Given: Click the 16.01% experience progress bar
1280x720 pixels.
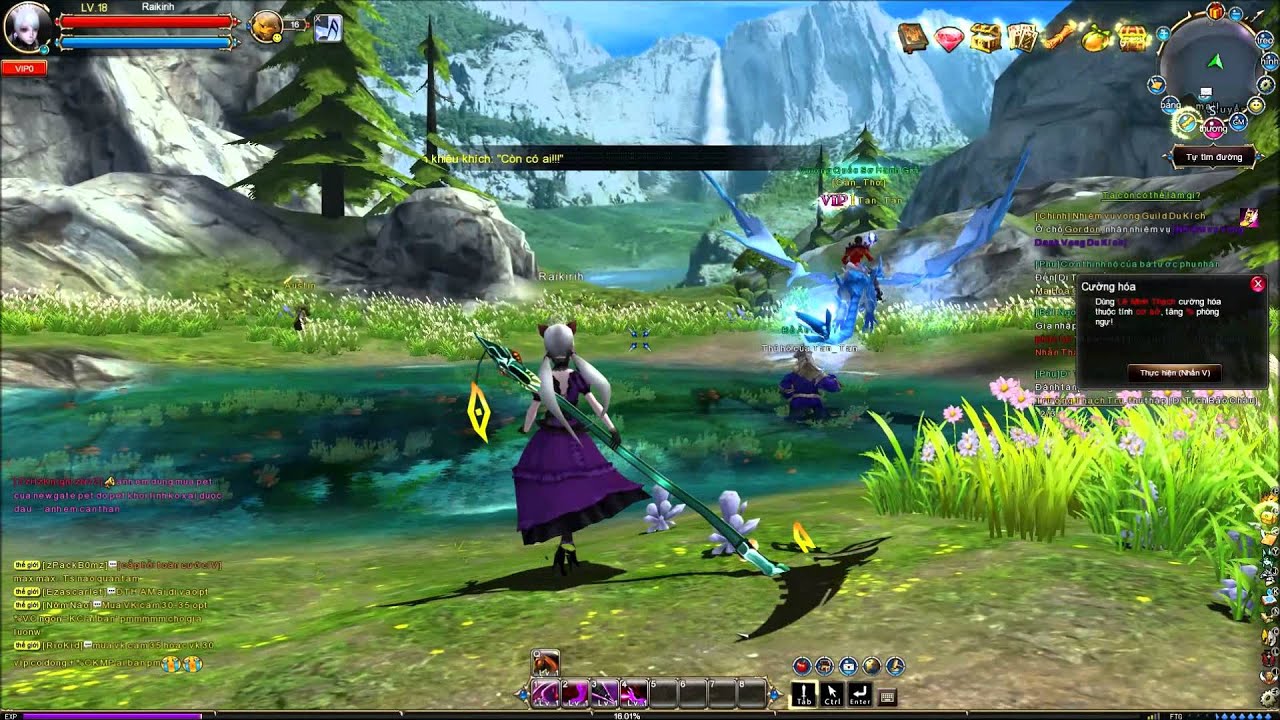Looking at the screenshot, I should [625, 715].
